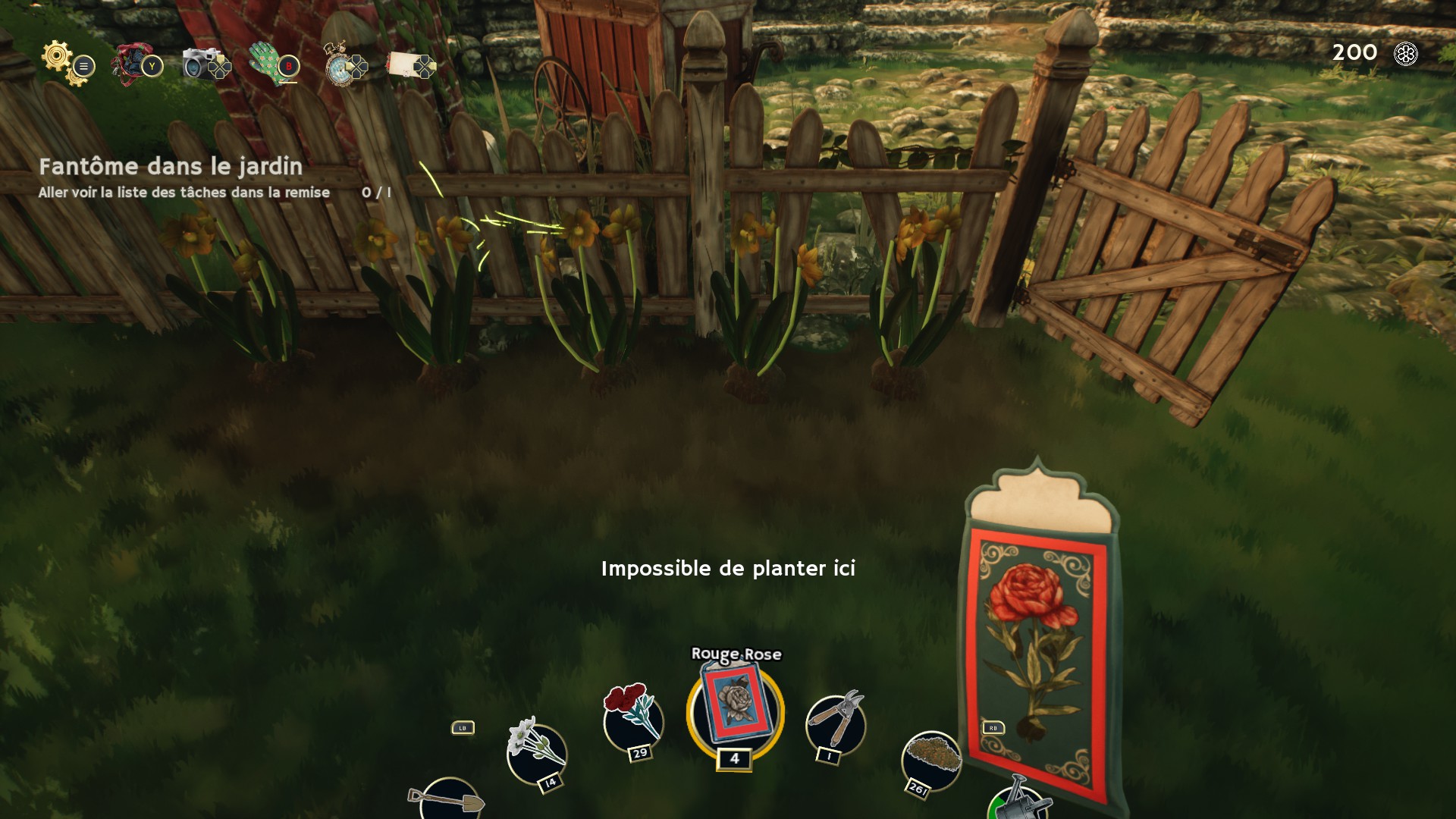The width and height of the screenshot is (1456, 819).
Task: Equip the pruning shears slot
Action: (x=835, y=722)
